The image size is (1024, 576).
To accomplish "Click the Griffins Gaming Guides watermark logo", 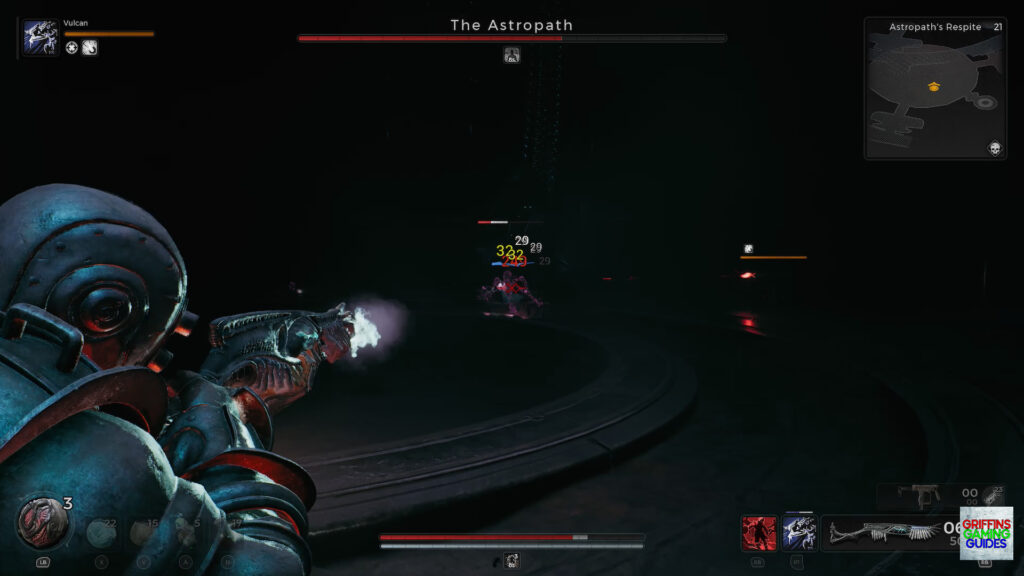I will (x=986, y=533).
